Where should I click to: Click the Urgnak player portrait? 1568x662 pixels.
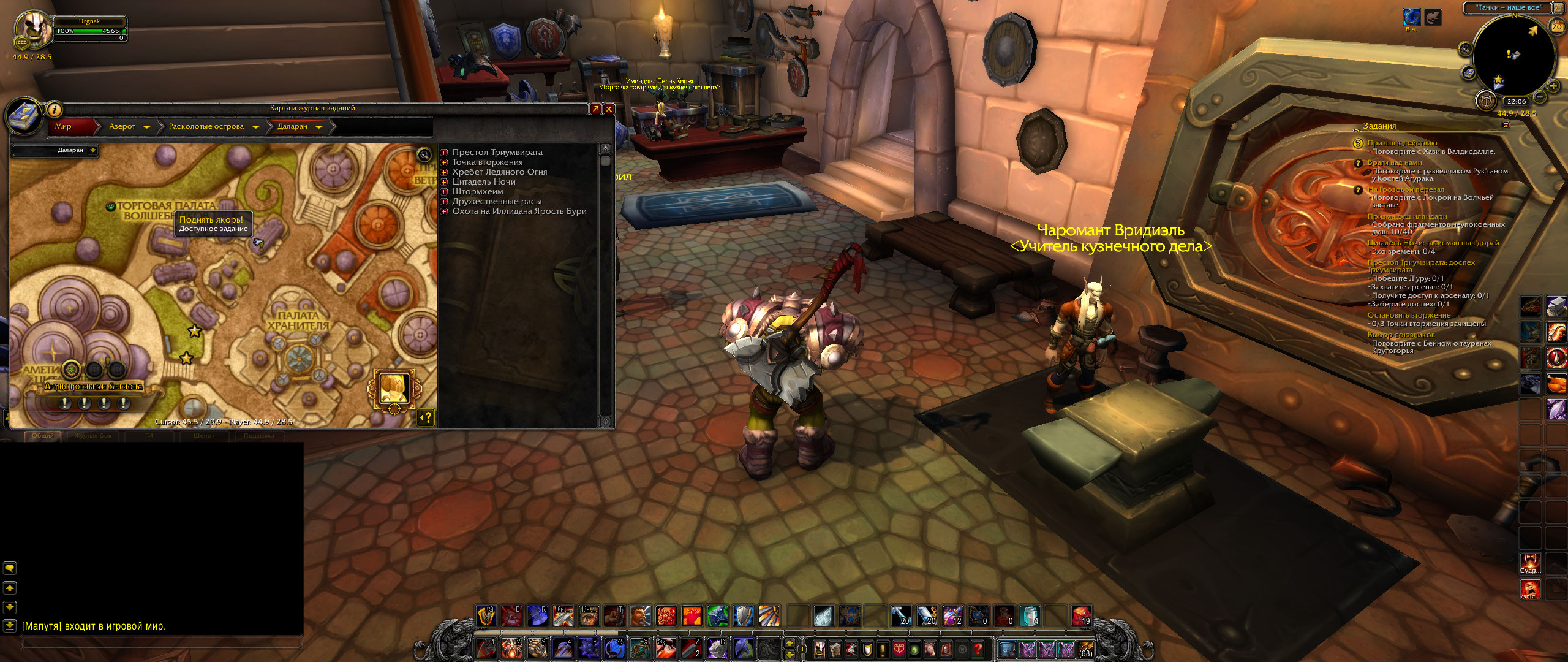[32, 28]
